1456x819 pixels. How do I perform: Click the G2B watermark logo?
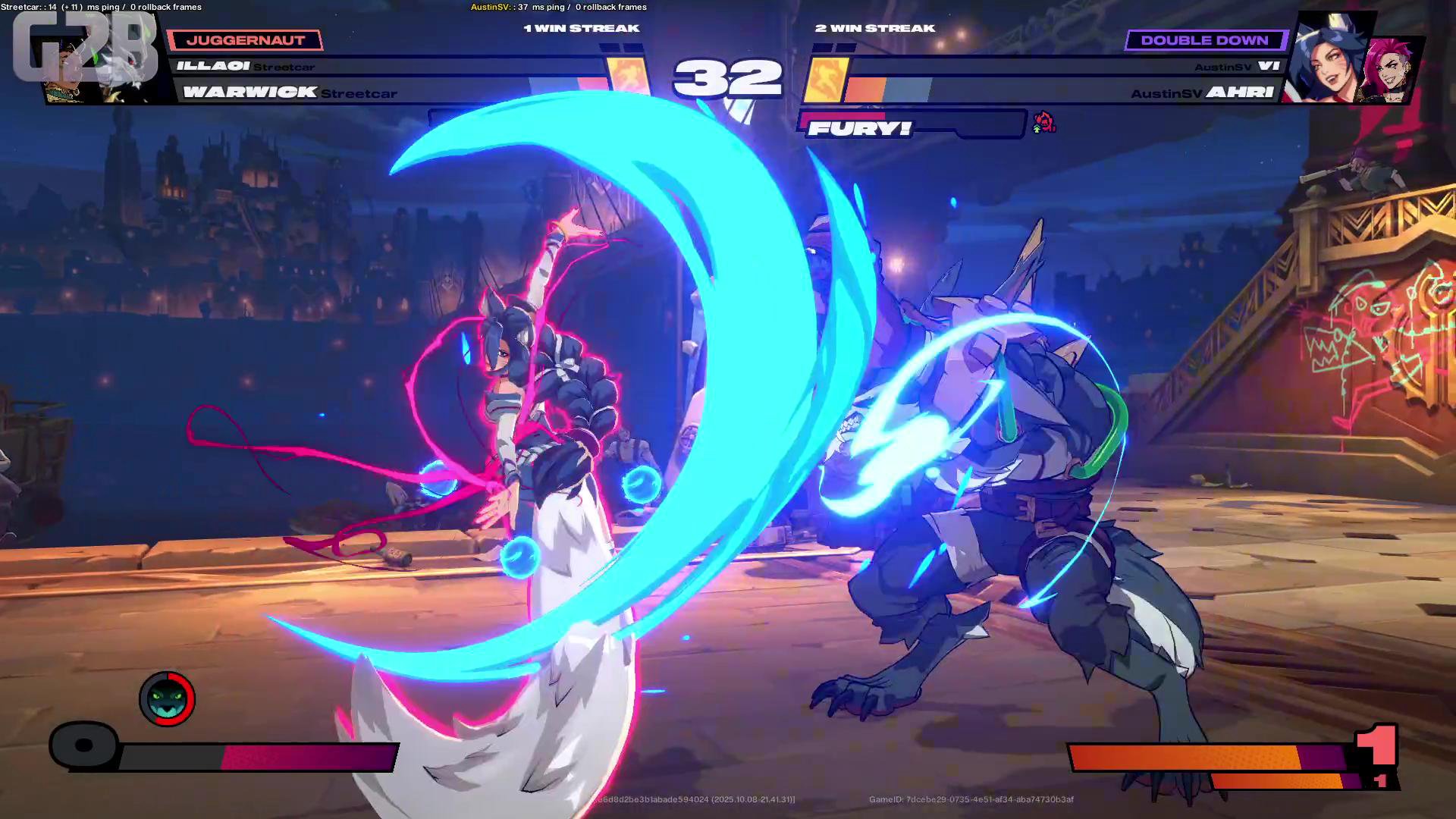point(85,47)
